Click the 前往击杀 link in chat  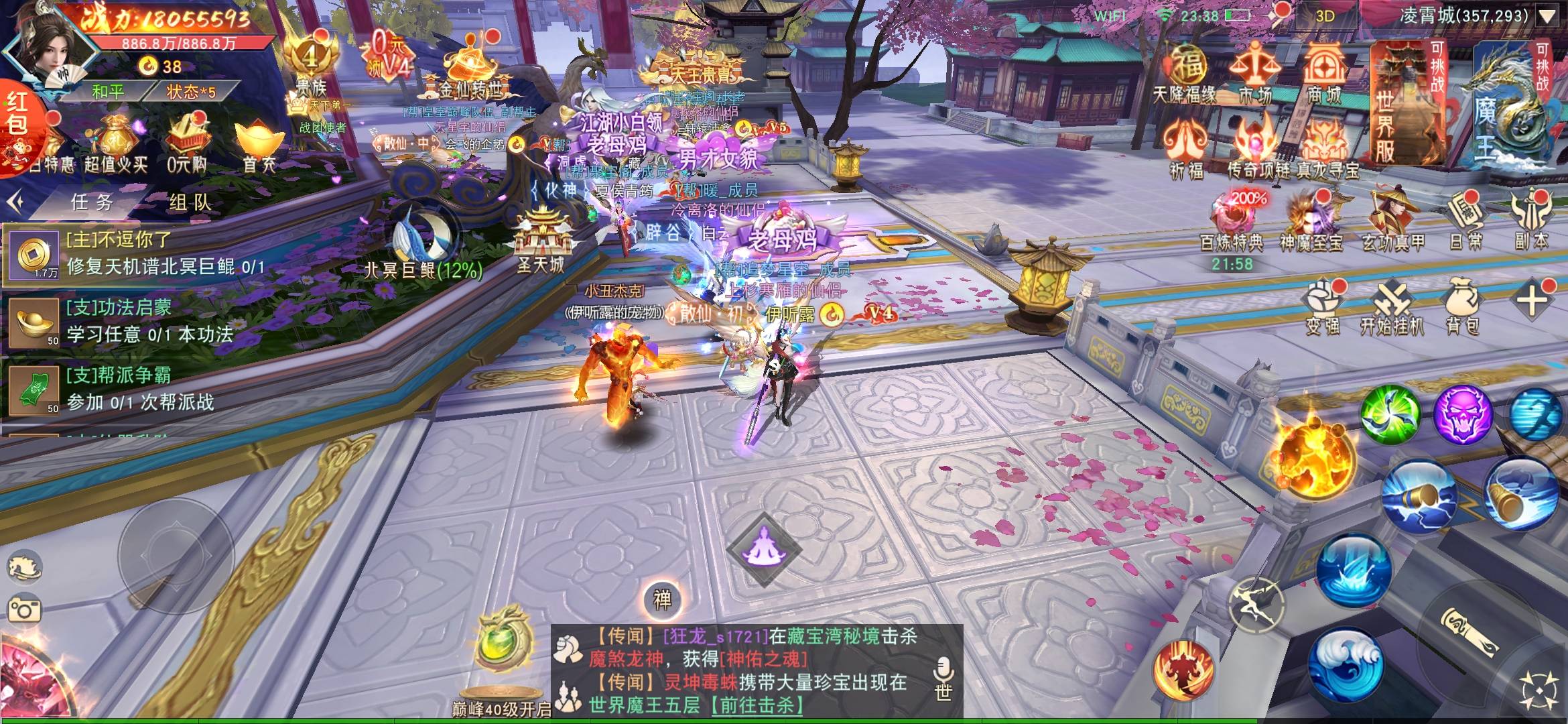point(757,705)
